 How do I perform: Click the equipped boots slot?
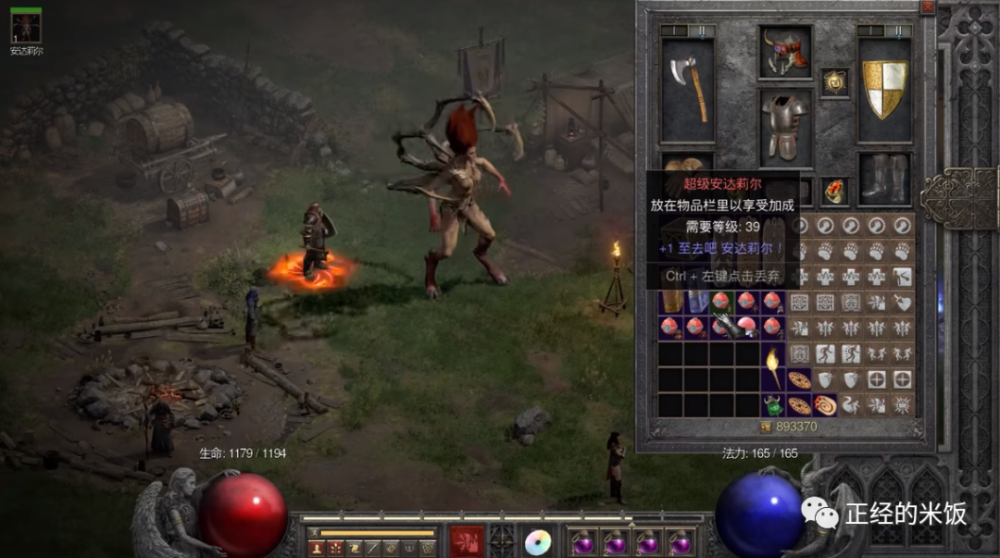884,179
